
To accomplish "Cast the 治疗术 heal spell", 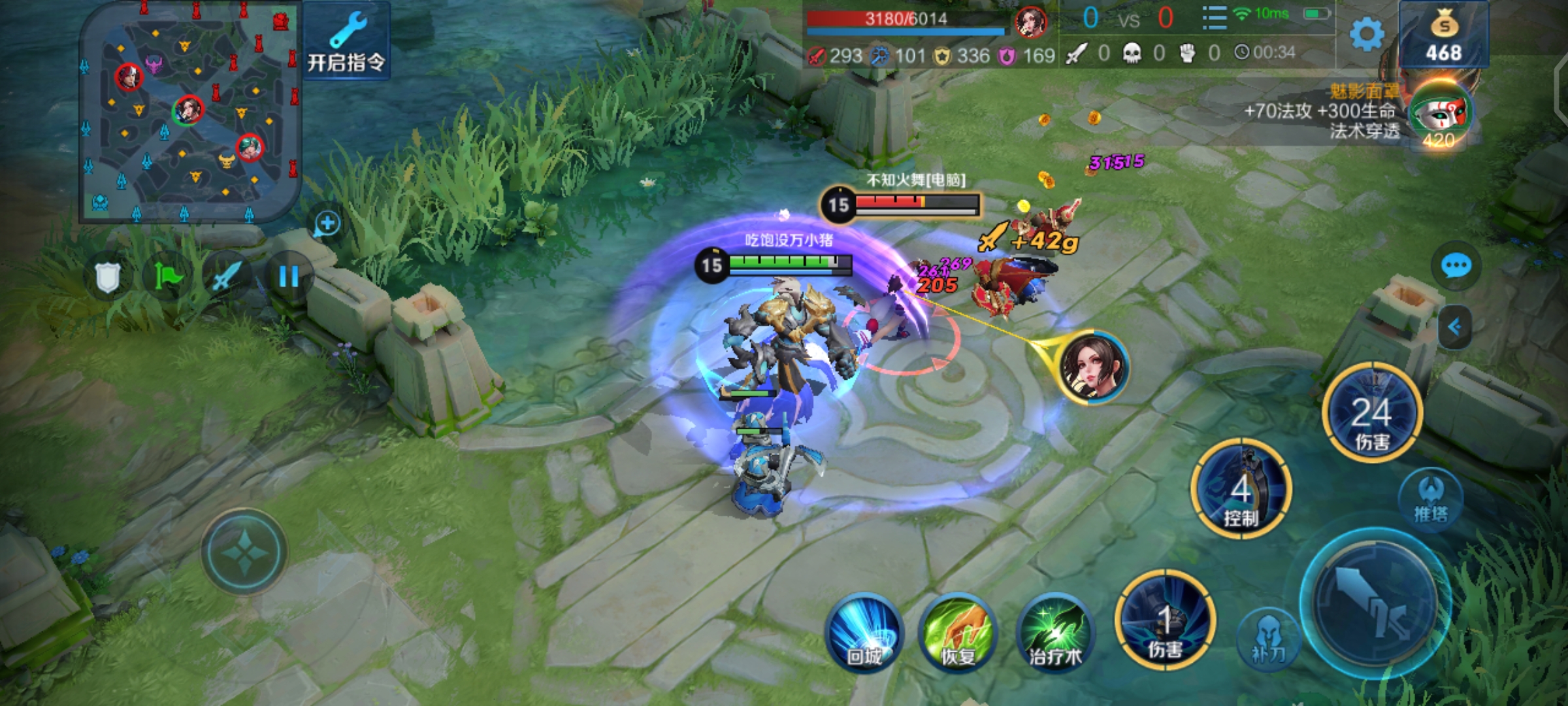I will pyautogui.click(x=1054, y=632).
